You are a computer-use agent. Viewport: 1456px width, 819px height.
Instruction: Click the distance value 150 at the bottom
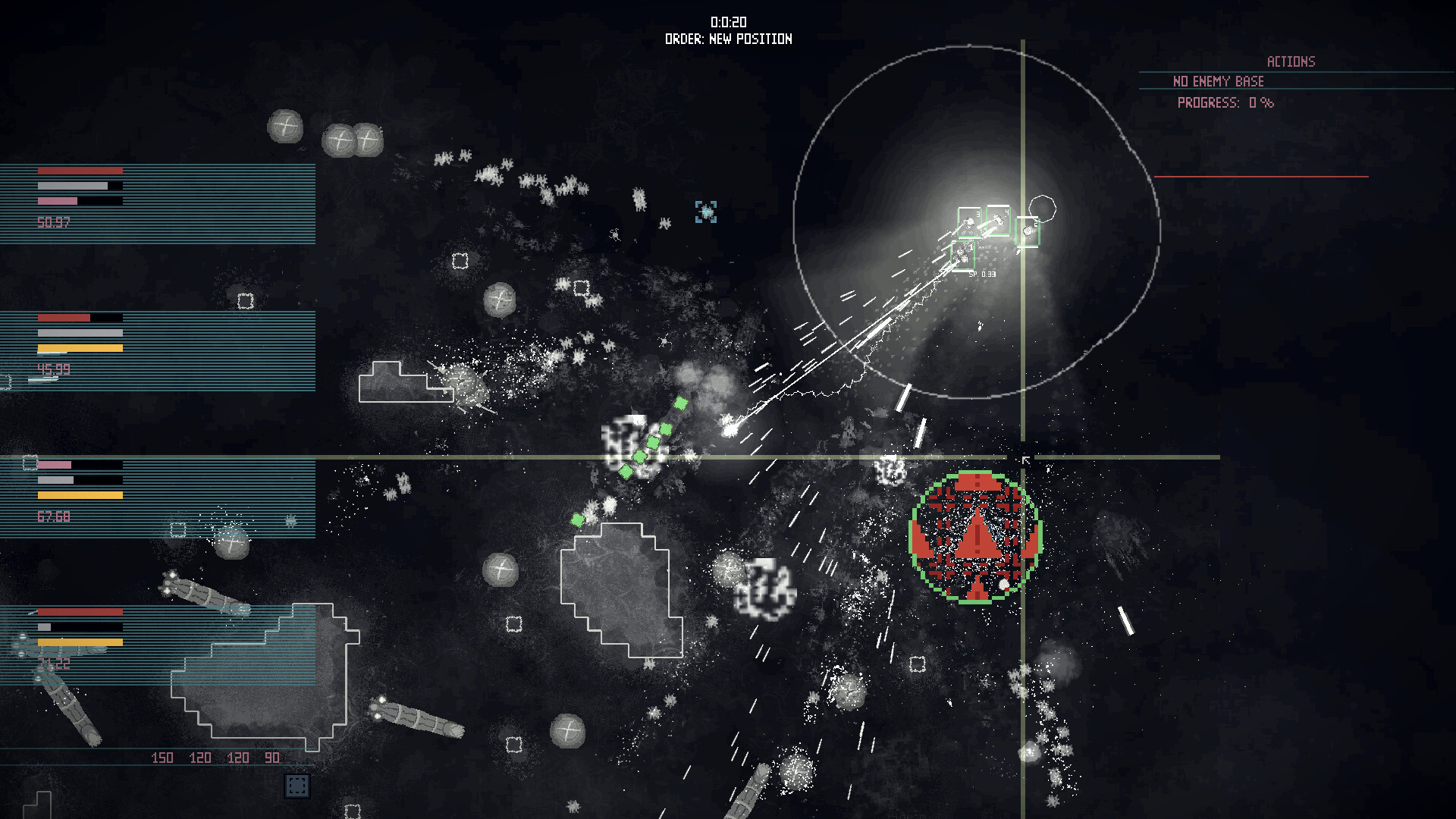coord(162,757)
